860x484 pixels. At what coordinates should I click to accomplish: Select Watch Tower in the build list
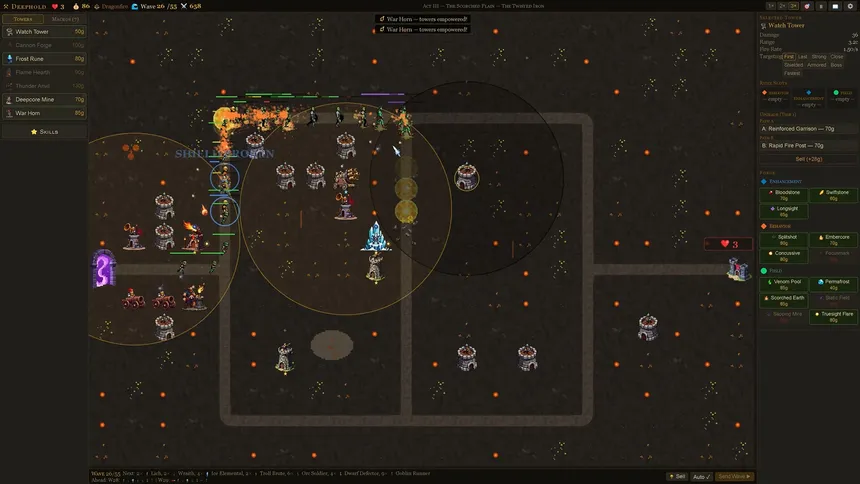[x=44, y=32]
